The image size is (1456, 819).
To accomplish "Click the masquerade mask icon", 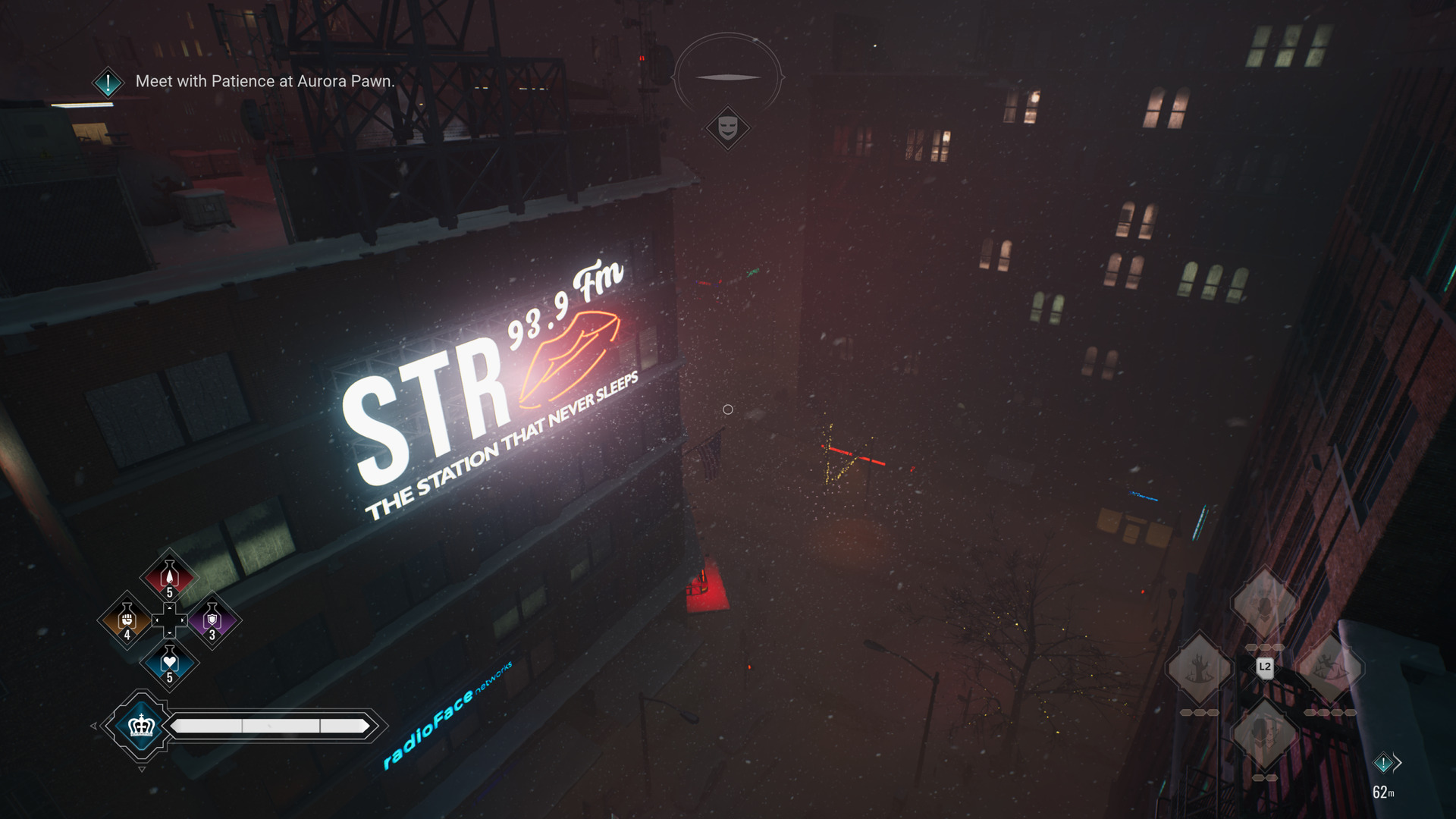I will 727,127.
